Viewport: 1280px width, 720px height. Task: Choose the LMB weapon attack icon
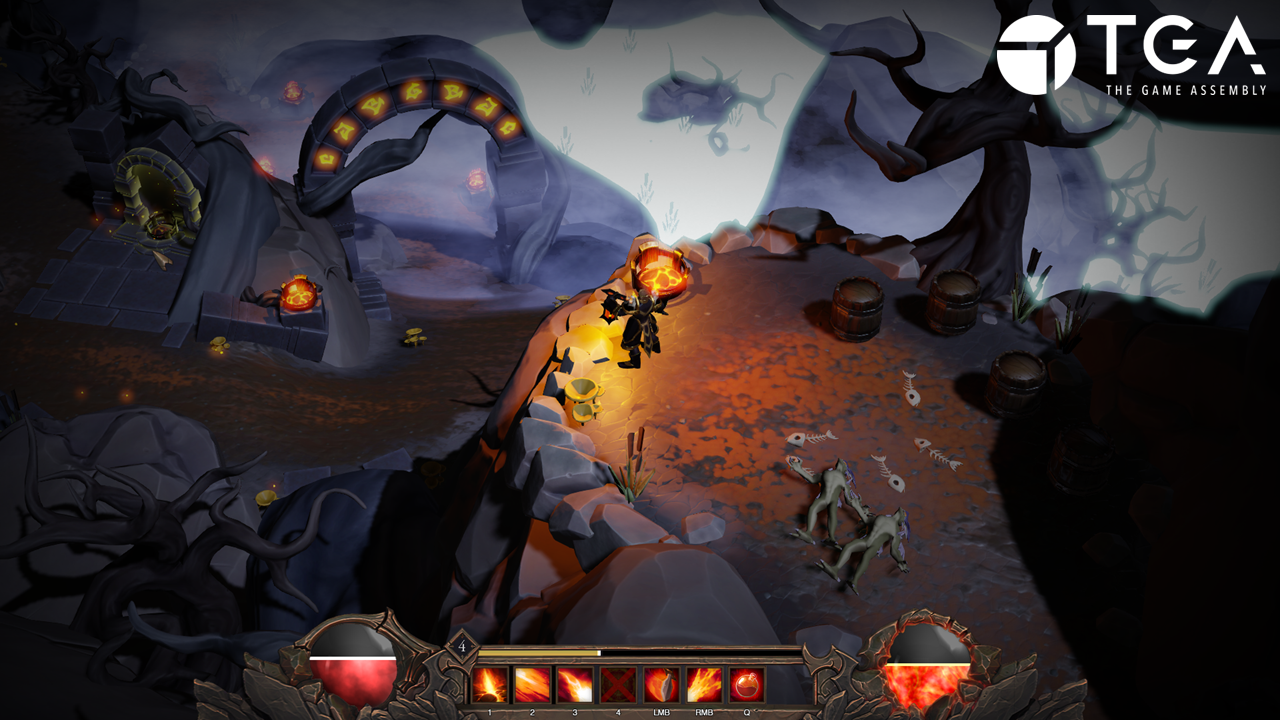coord(661,685)
